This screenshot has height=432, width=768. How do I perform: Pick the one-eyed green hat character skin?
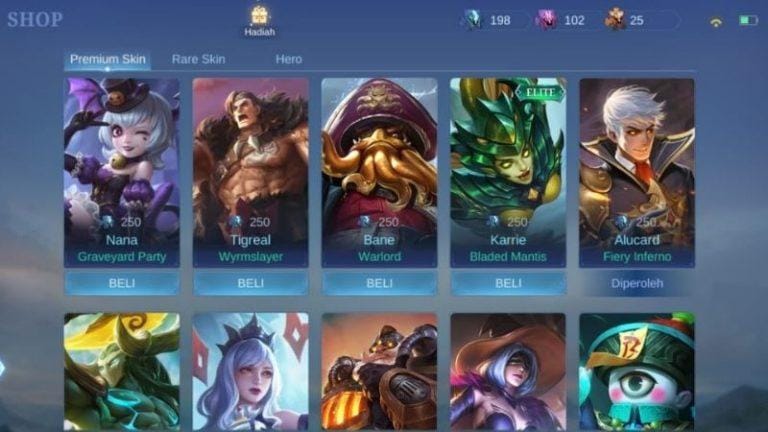click(637, 371)
